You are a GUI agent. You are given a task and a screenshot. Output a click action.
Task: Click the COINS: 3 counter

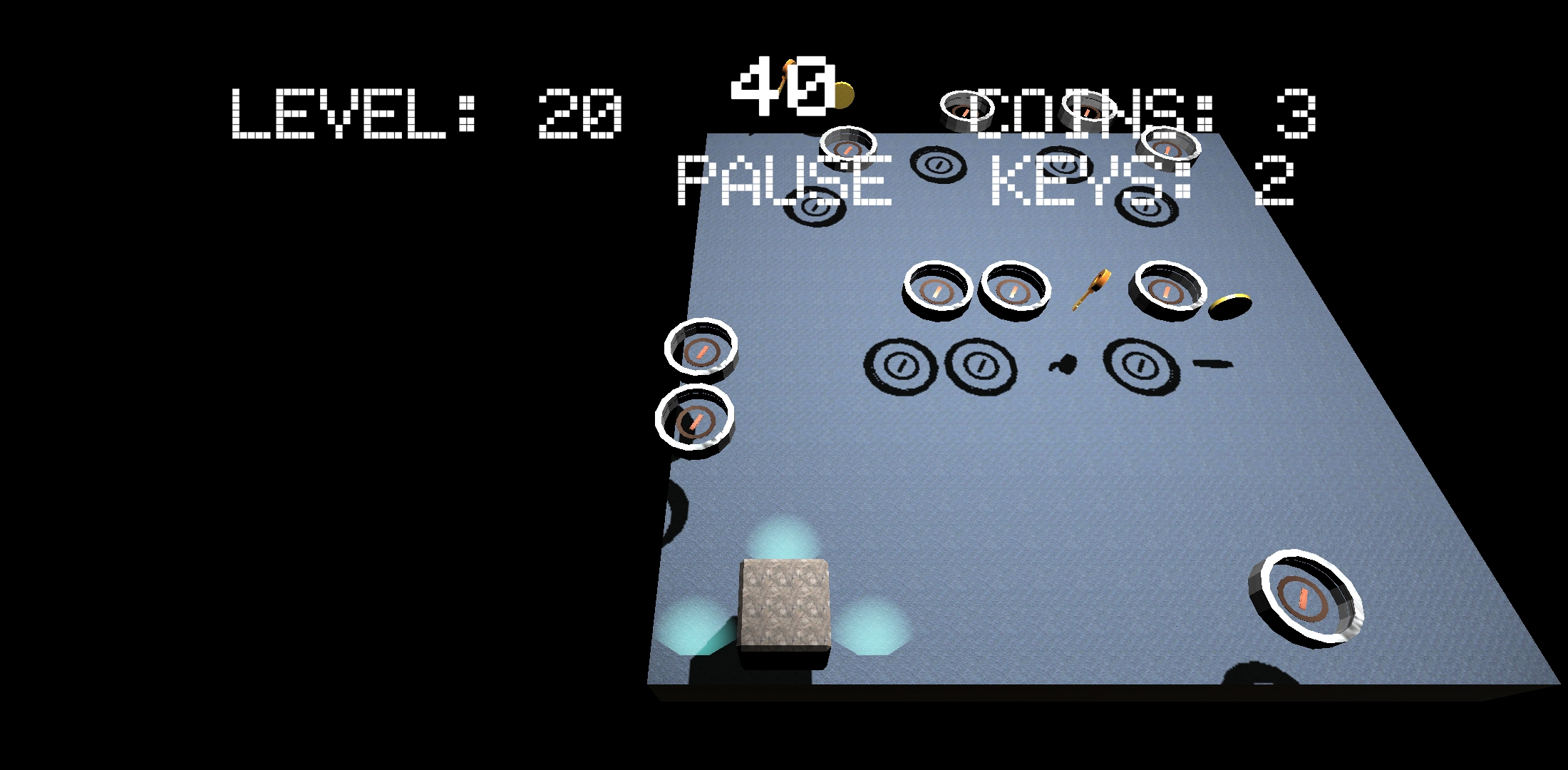(x=1140, y=114)
